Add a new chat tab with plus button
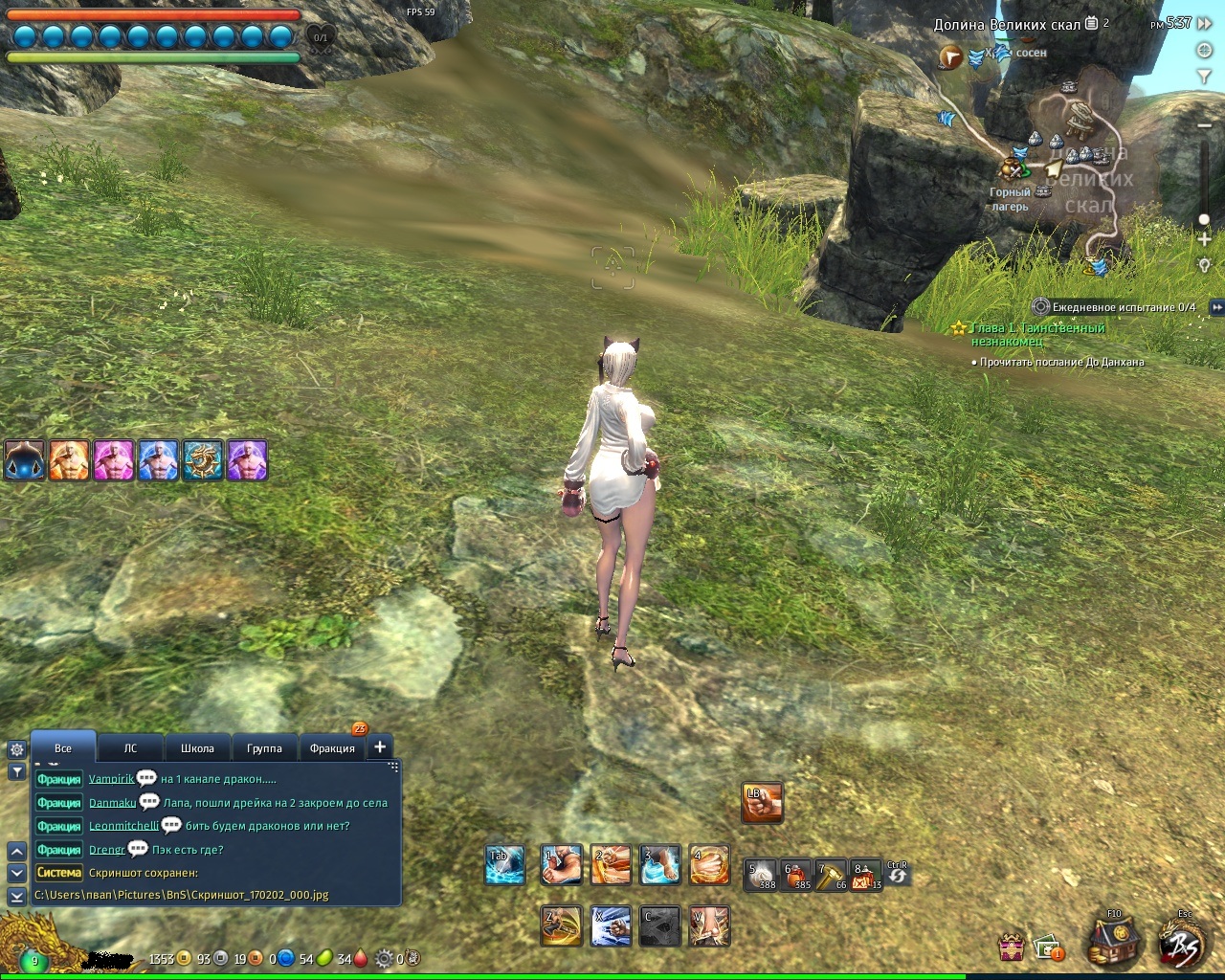The image size is (1225, 980). click(380, 747)
